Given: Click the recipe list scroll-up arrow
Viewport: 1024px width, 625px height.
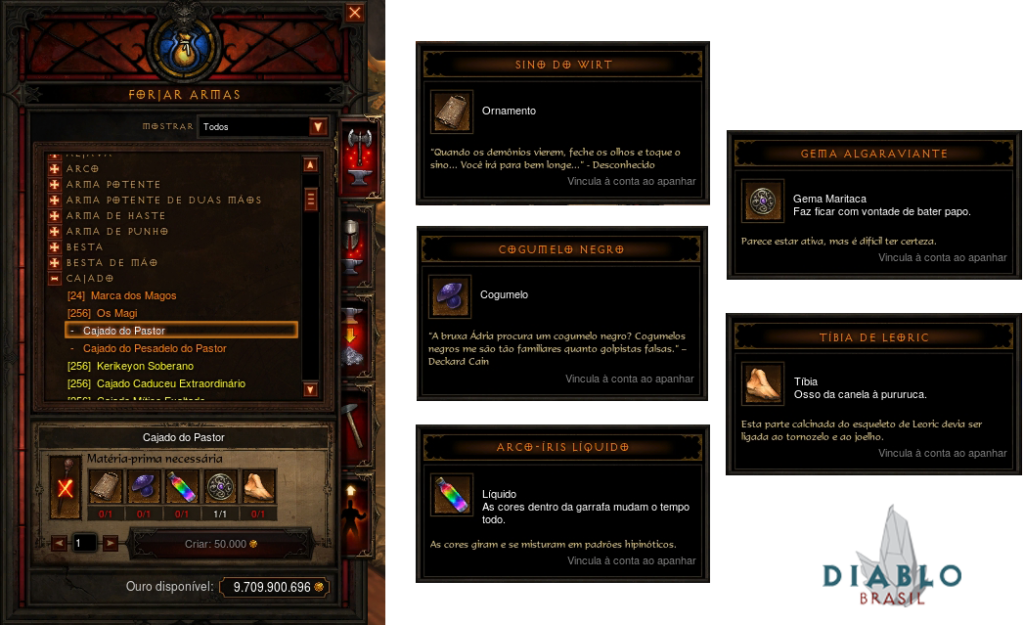Looking at the screenshot, I should pos(310,165).
